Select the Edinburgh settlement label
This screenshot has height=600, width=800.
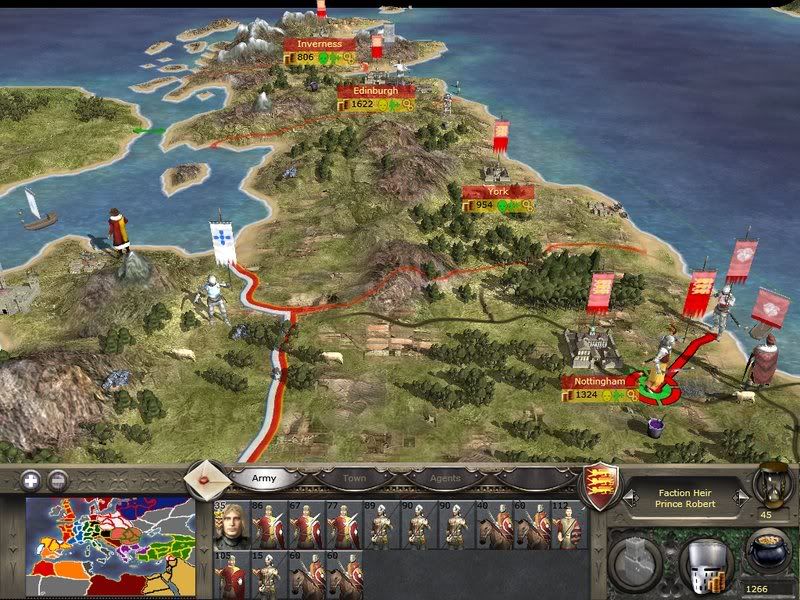click(x=376, y=90)
